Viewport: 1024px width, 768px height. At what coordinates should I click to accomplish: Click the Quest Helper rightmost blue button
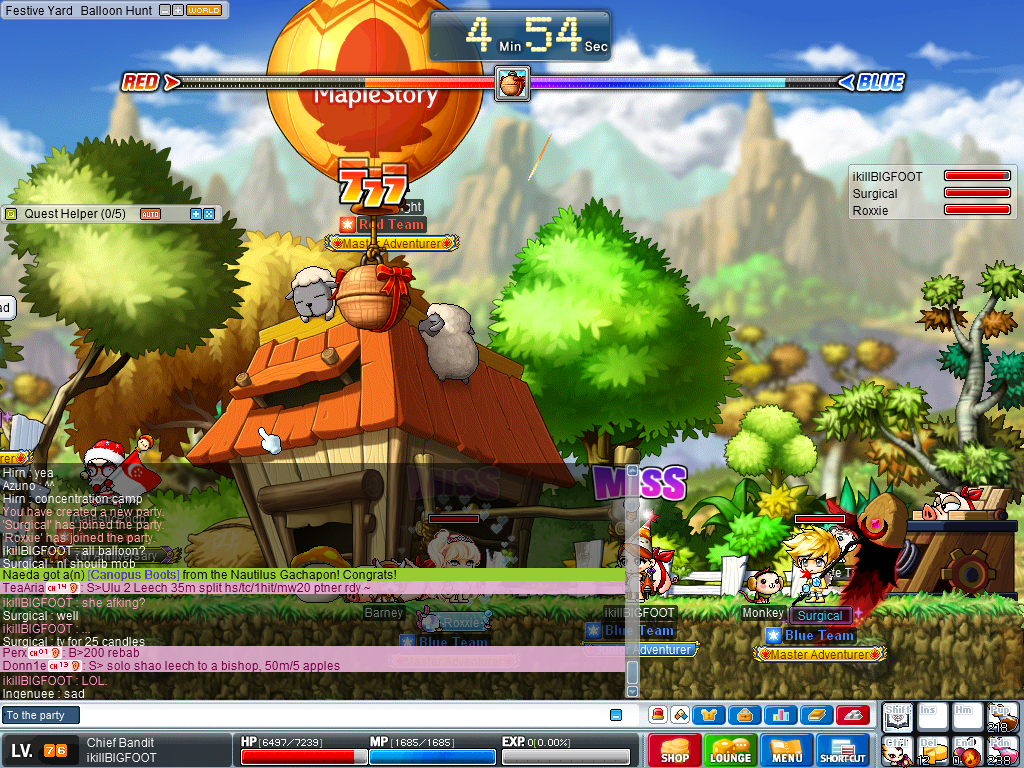(x=209, y=214)
